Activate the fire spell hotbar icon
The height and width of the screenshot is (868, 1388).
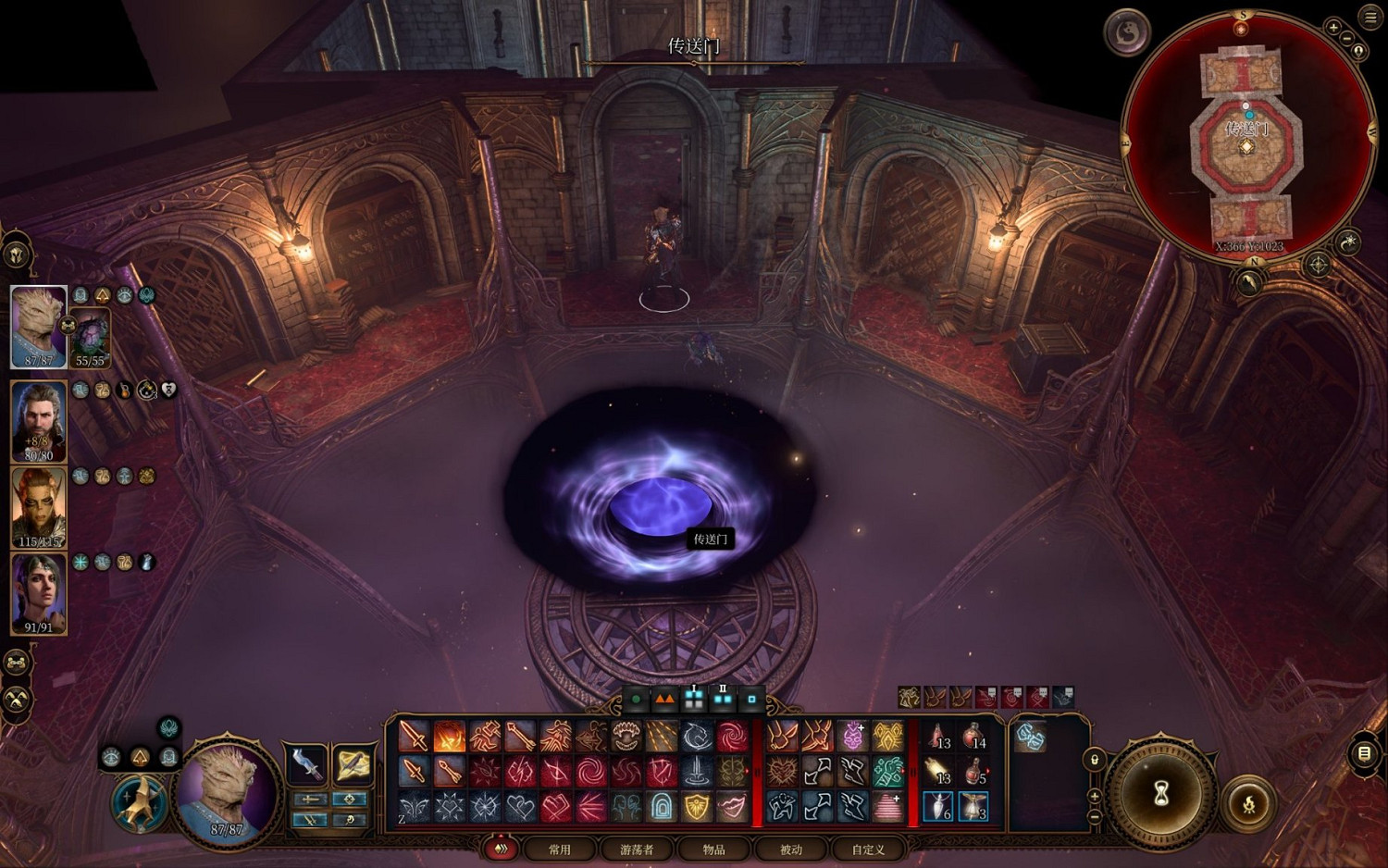pyautogui.click(x=450, y=738)
